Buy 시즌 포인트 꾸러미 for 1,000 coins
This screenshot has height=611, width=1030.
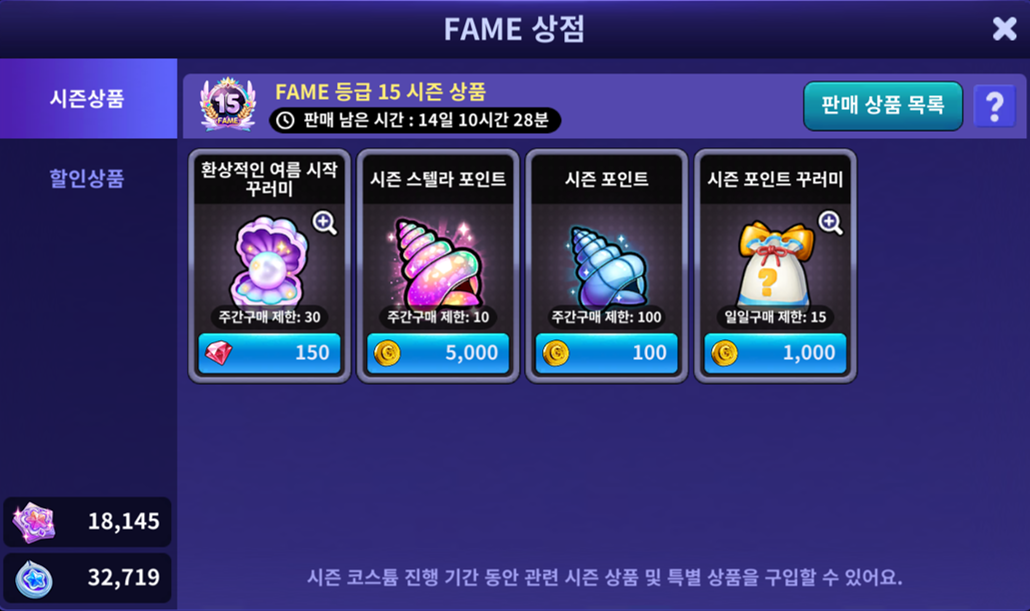tap(774, 353)
